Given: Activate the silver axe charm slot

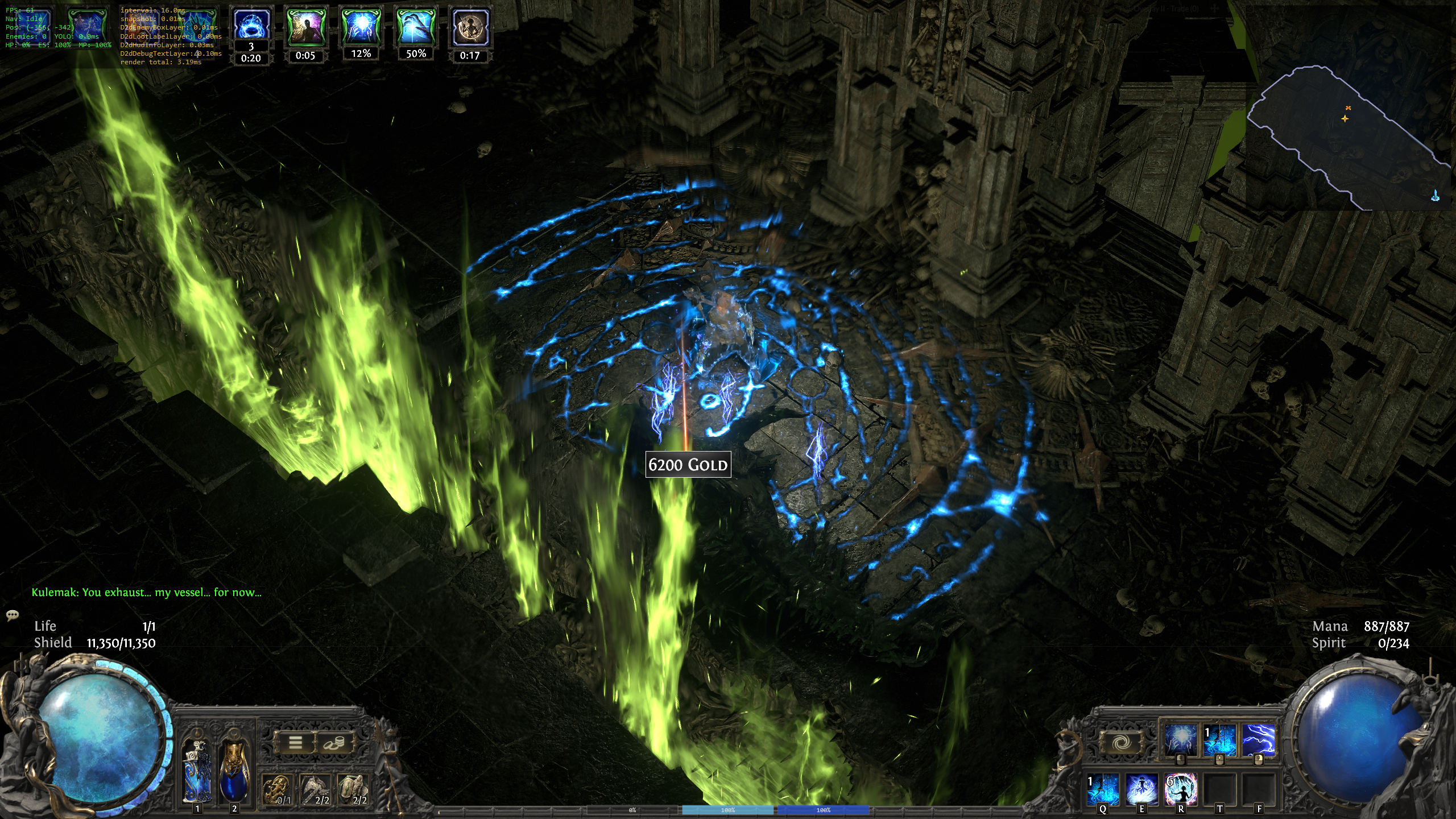Looking at the screenshot, I should (316, 790).
